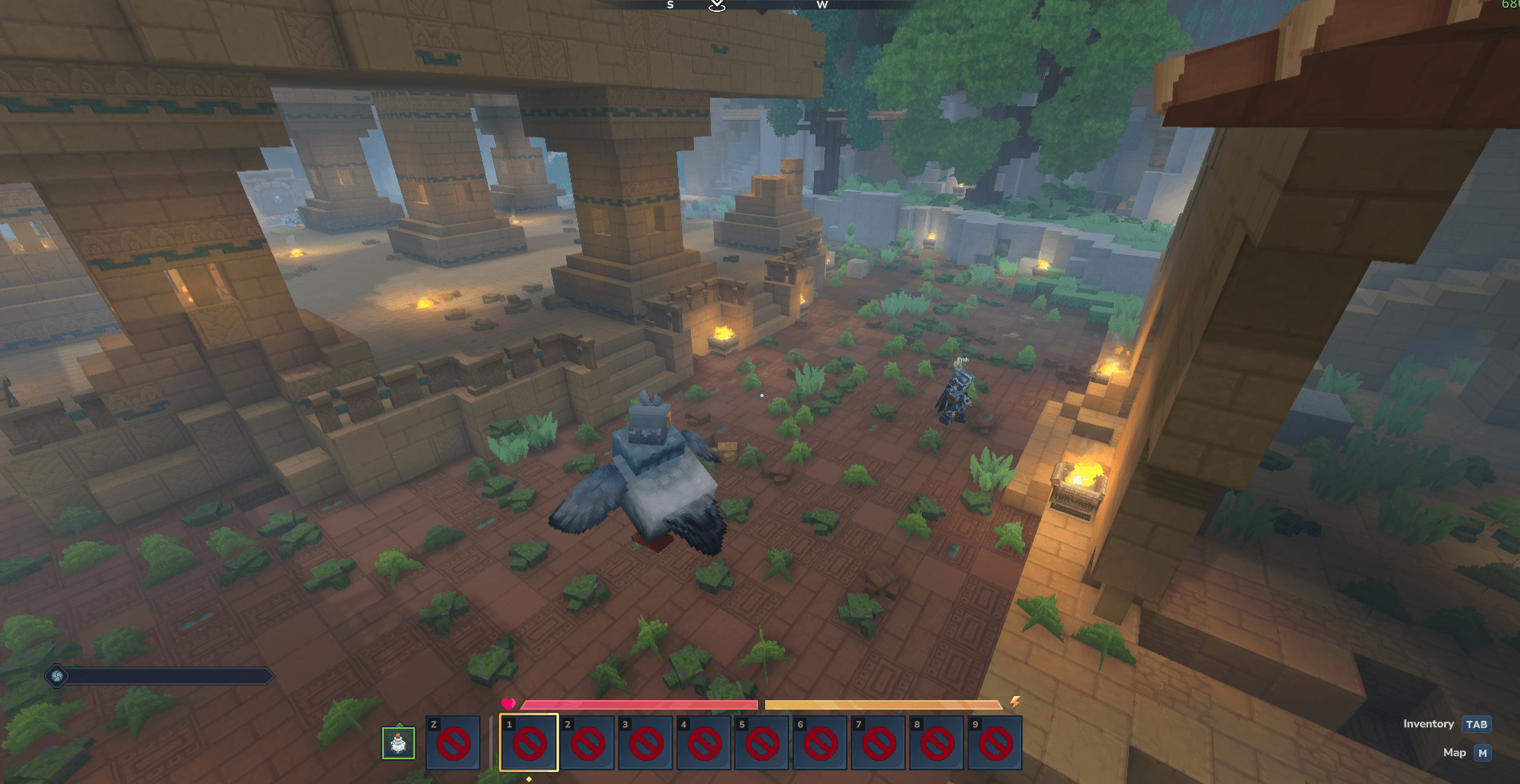Choose hotbar slot number 2

[x=587, y=743]
